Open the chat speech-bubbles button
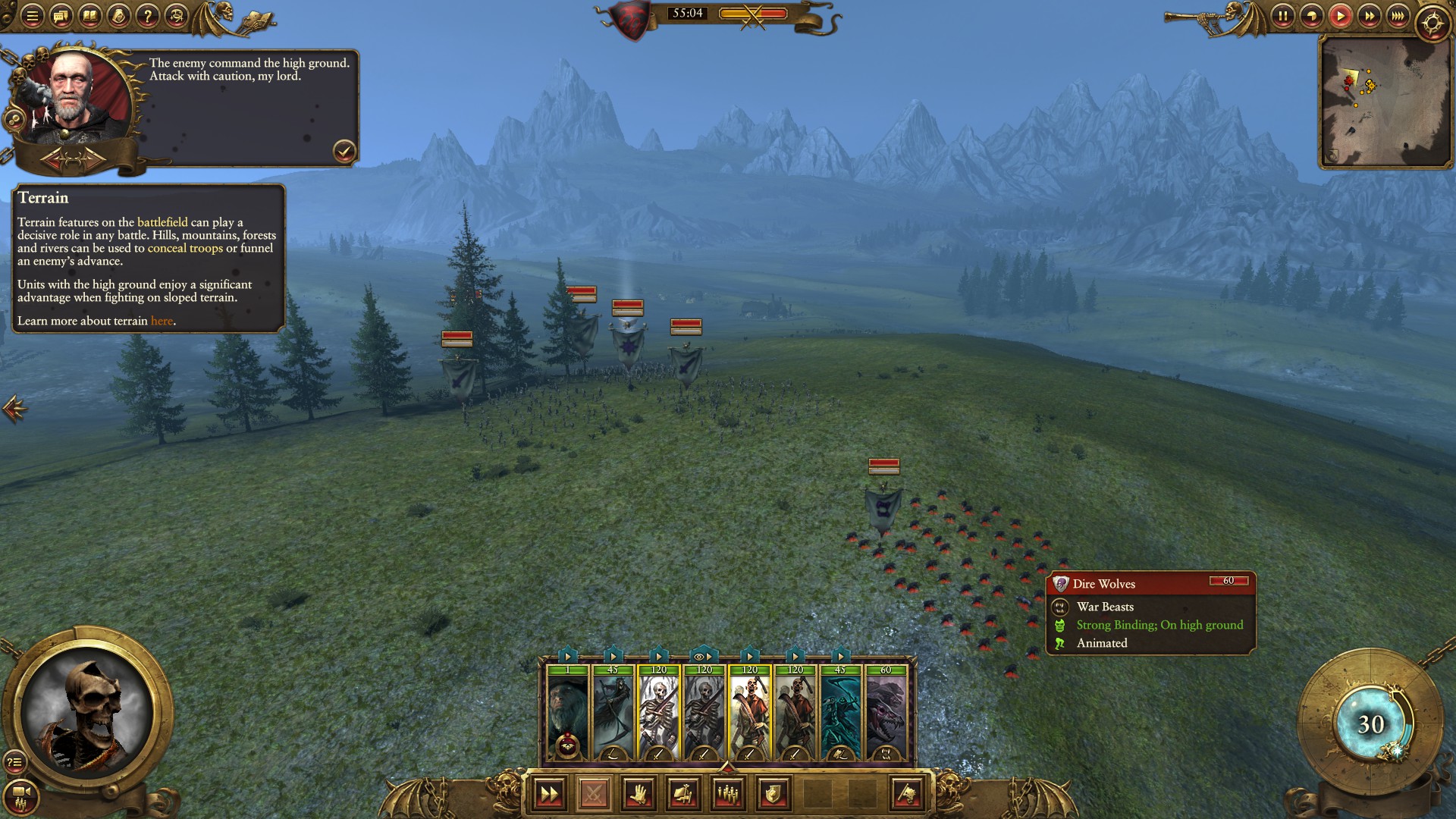 (x=61, y=16)
